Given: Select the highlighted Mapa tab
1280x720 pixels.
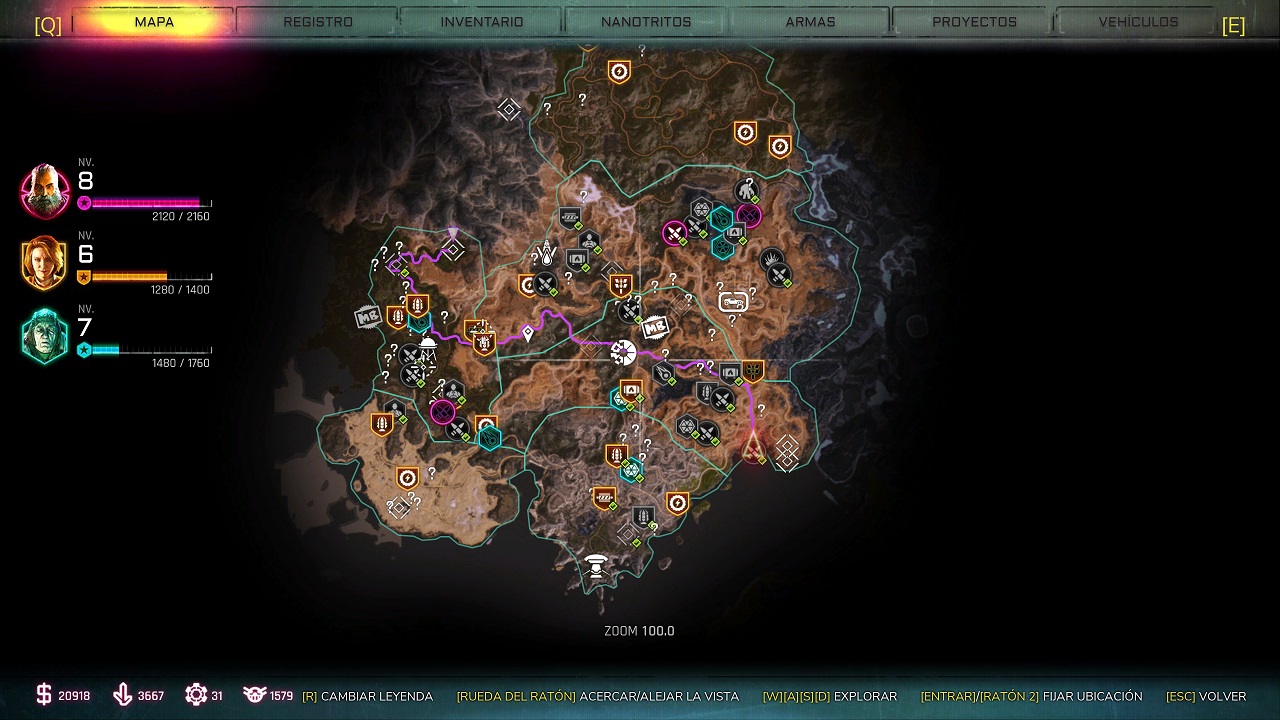Looking at the screenshot, I should (154, 22).
